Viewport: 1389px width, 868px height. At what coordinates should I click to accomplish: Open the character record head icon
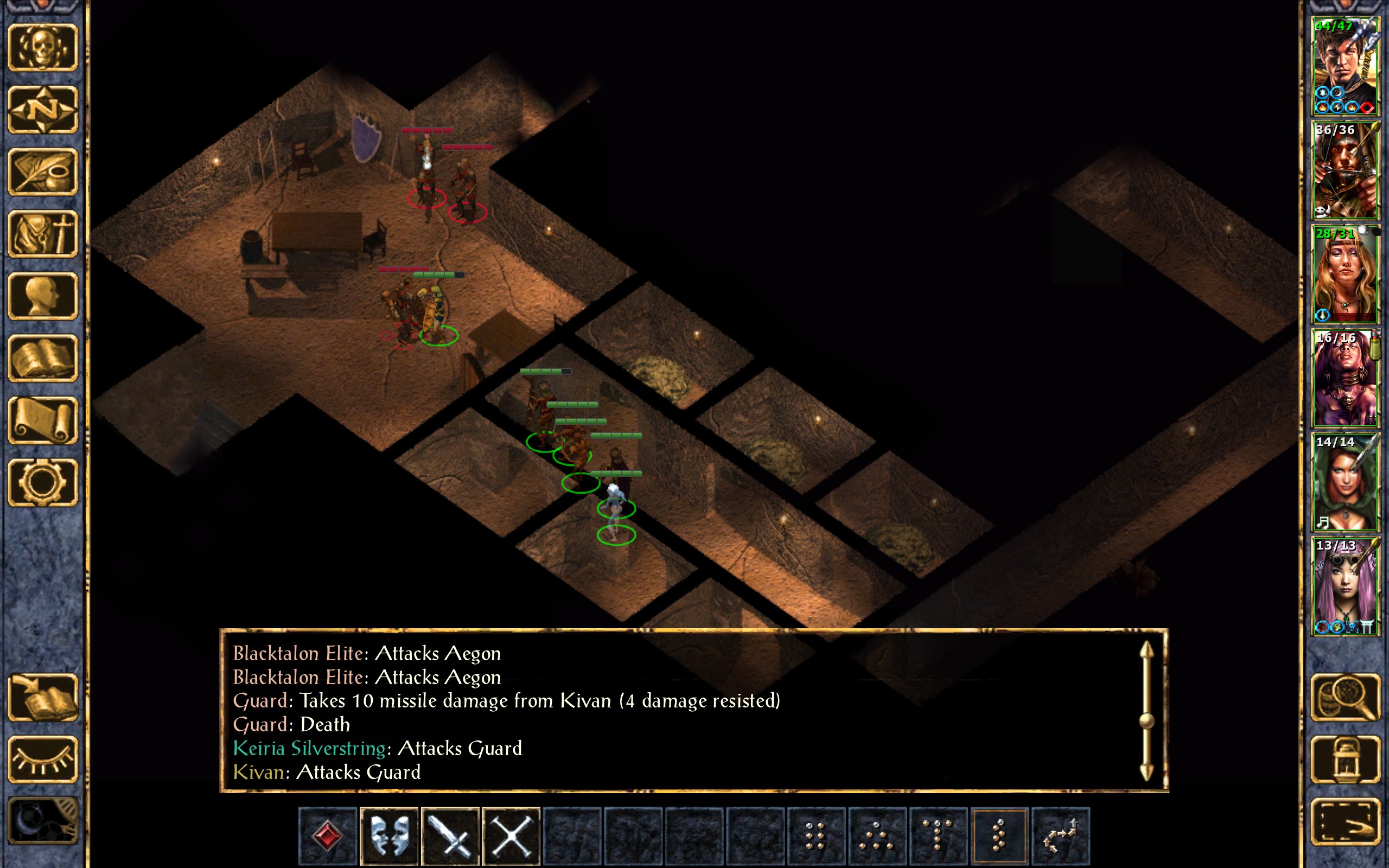point(43,296)
